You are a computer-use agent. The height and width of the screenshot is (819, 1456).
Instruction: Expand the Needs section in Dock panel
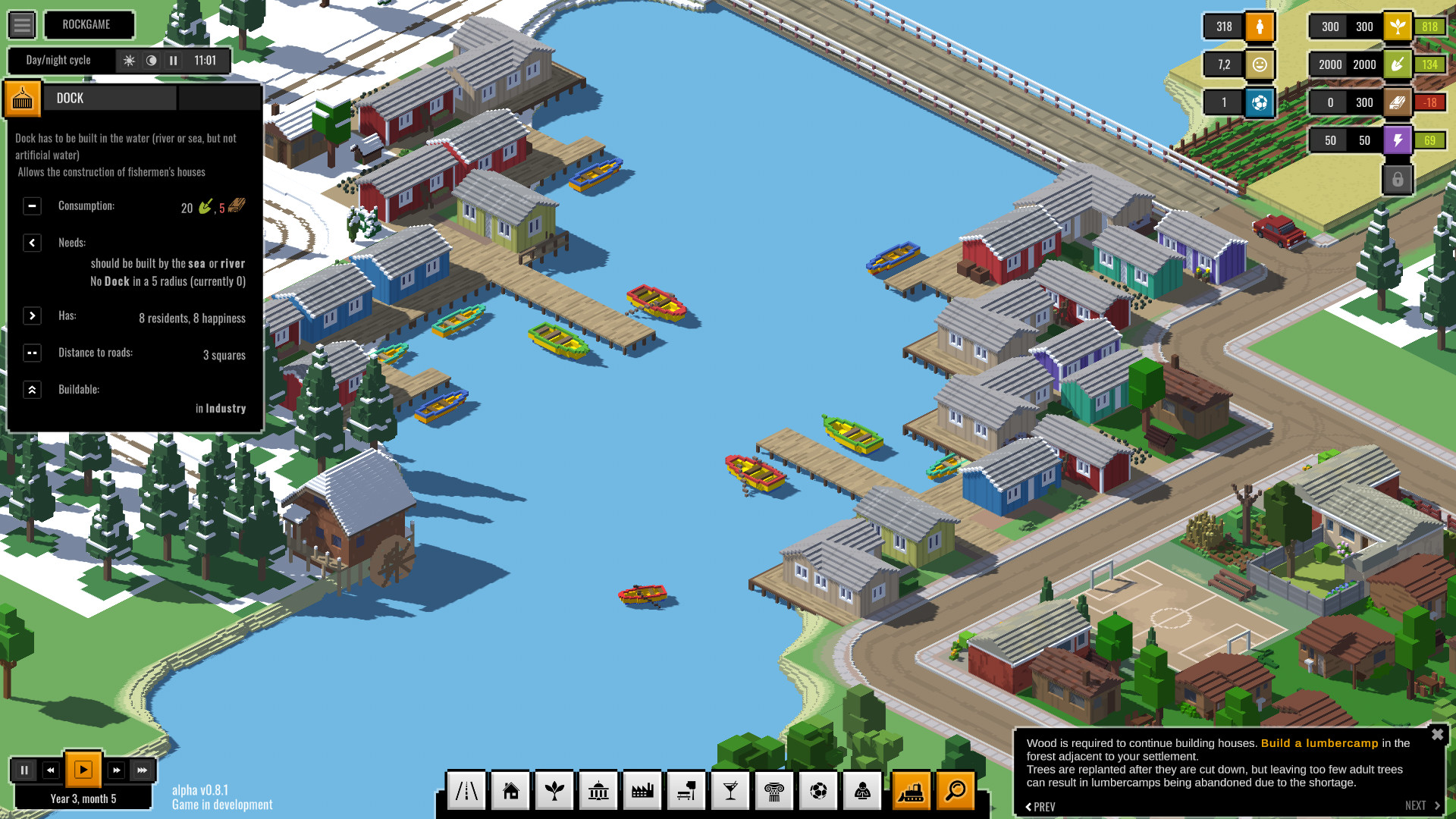click(32, 243)
